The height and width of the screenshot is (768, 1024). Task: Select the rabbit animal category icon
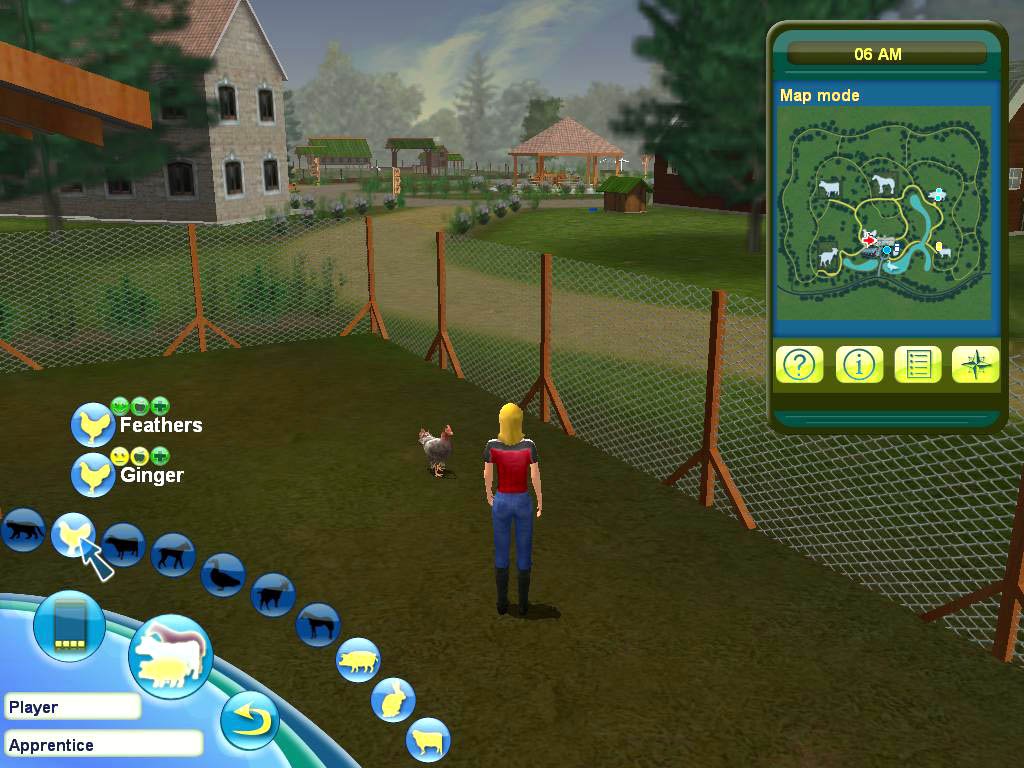pyautogui.click(x=393, y=700)
